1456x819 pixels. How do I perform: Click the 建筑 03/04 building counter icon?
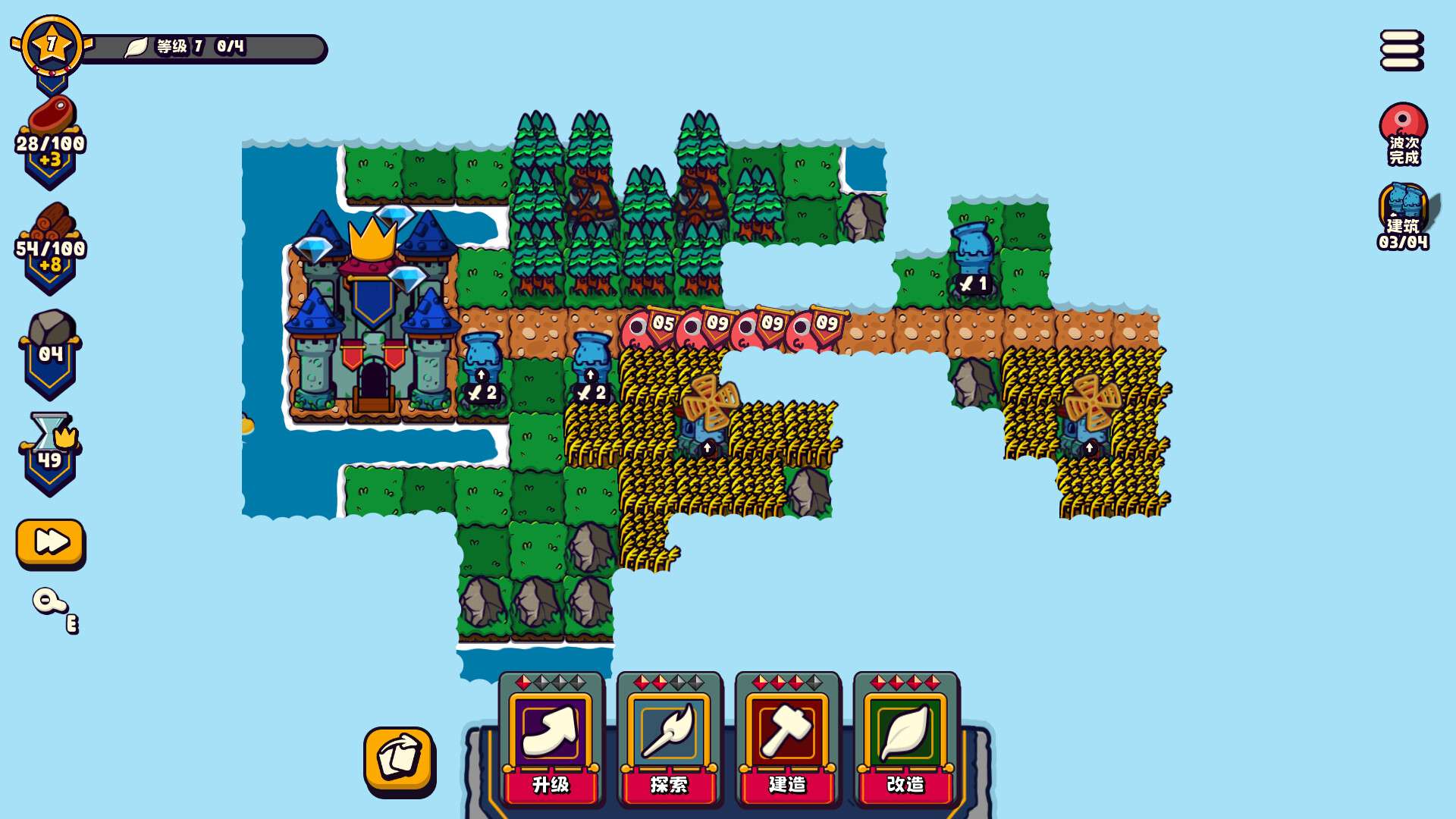1402,220
